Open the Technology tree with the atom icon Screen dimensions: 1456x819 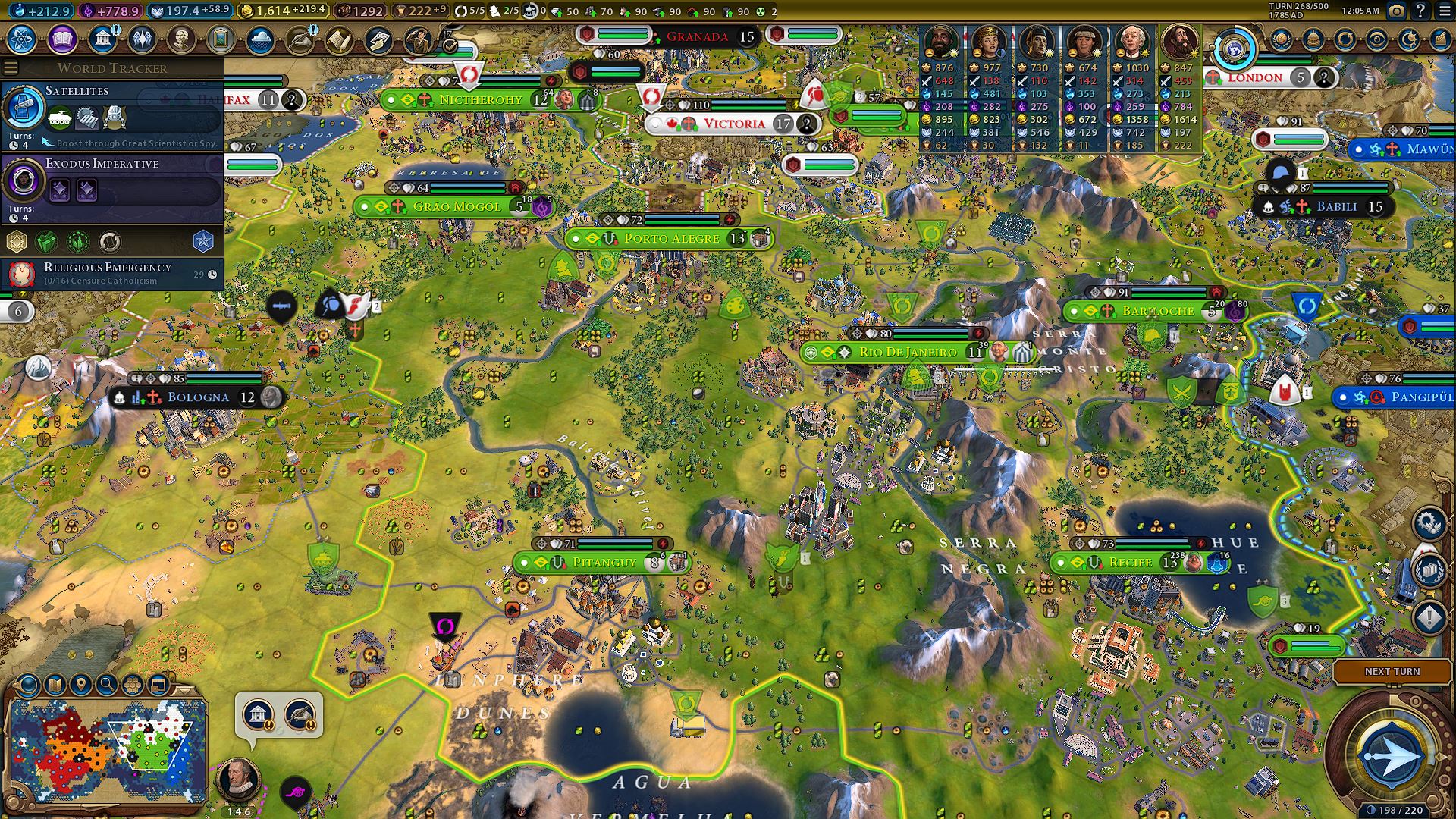(22, 39)
